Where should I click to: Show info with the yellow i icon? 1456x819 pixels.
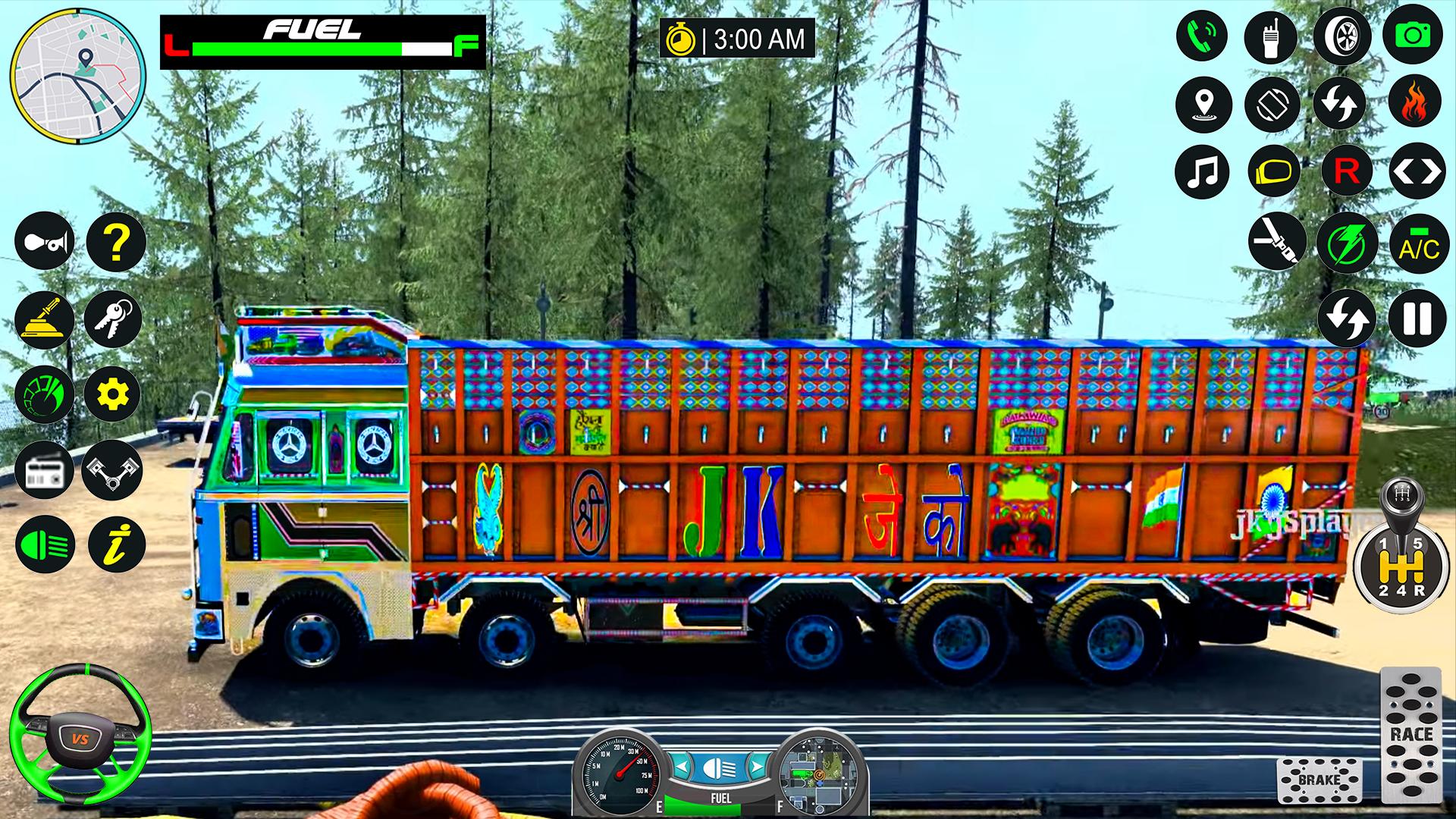(116, 544)
